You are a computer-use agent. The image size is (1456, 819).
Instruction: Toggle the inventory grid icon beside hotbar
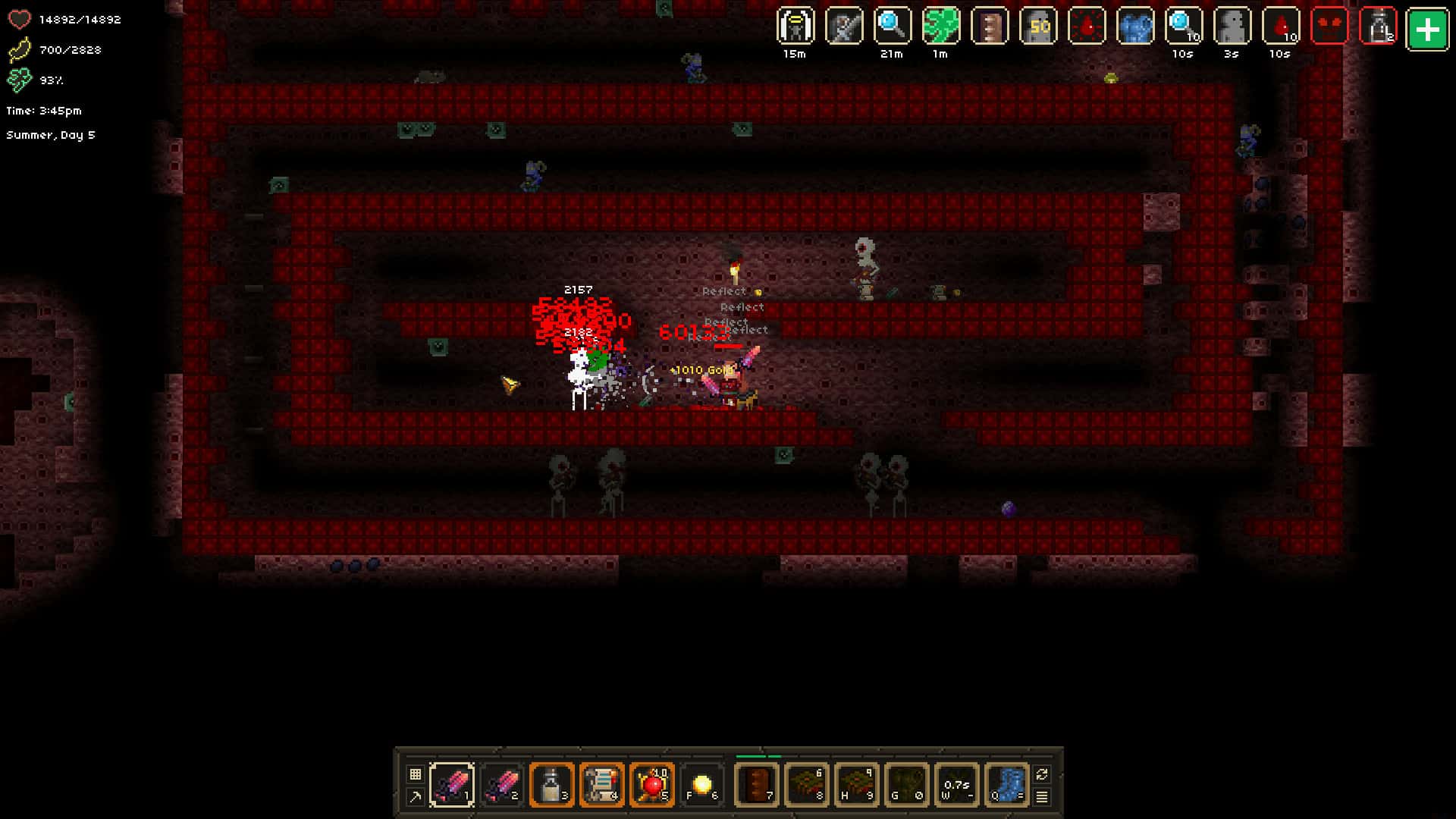pyautogui.click(x=414, y=774)
